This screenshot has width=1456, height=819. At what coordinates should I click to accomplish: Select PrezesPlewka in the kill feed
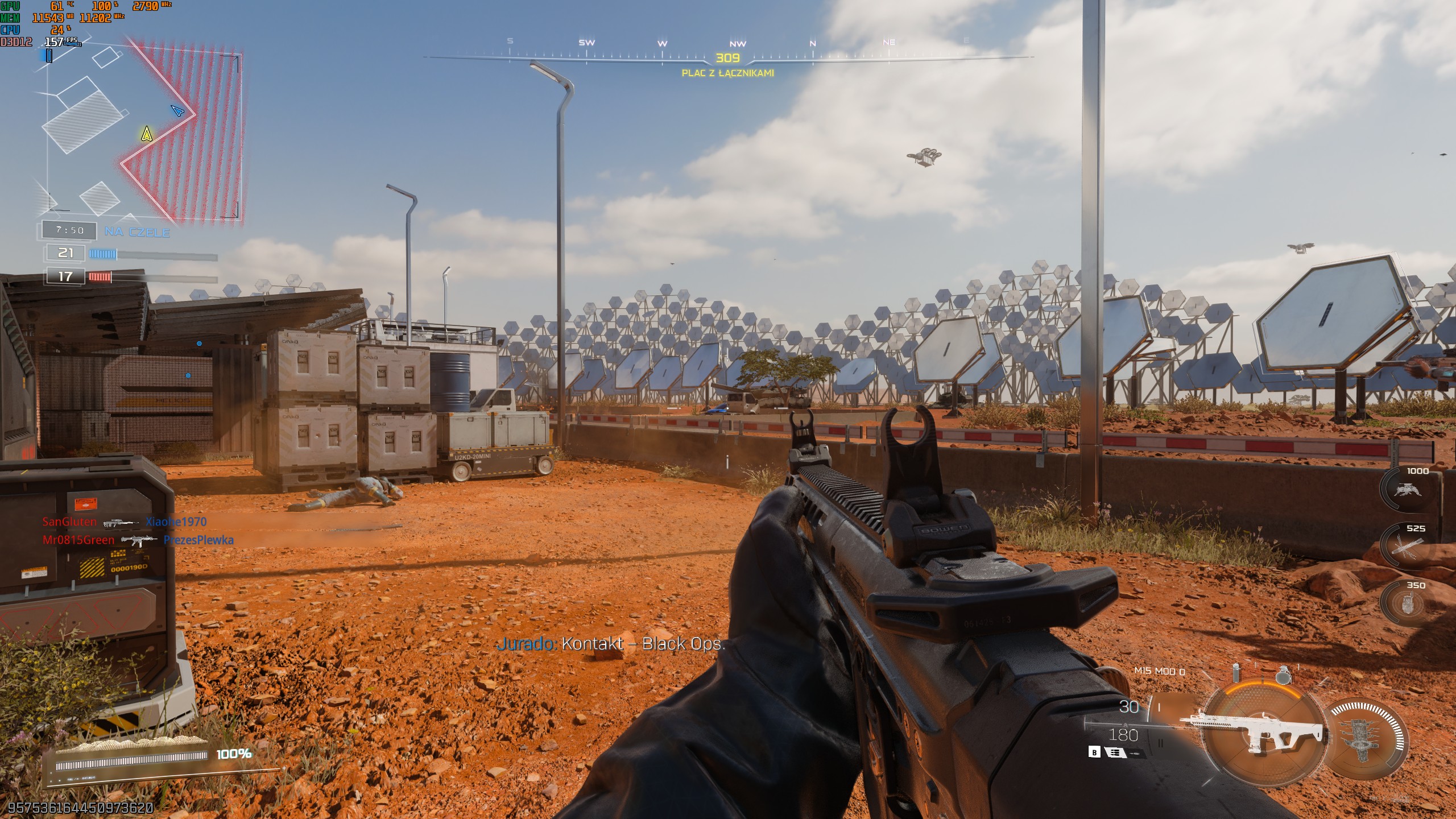(198, 540)
